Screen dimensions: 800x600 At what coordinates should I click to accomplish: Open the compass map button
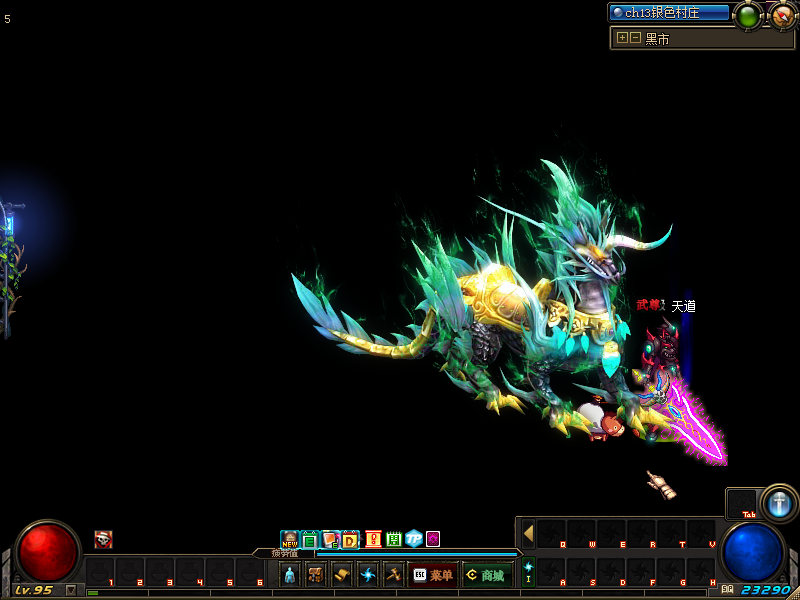(x=782, y=15)
